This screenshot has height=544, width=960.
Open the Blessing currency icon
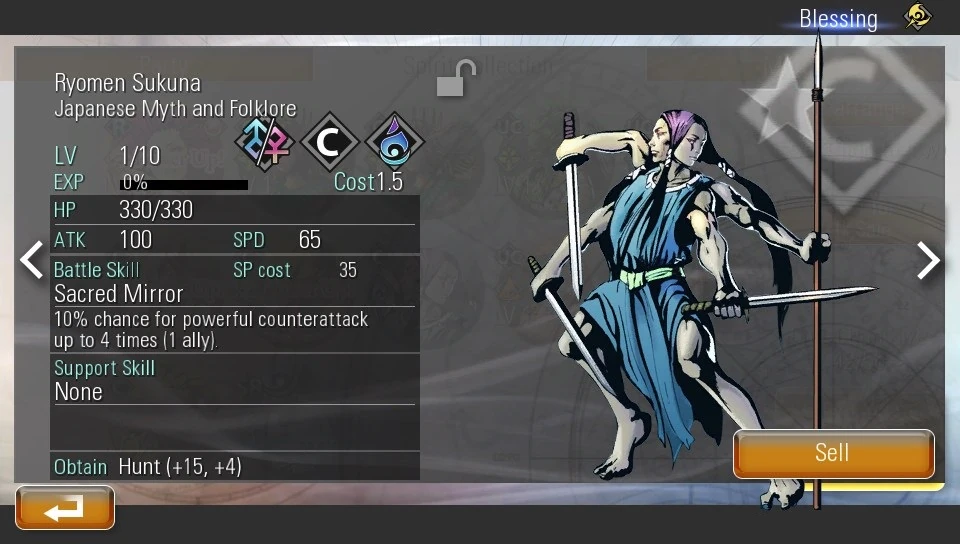coord(917,17)
